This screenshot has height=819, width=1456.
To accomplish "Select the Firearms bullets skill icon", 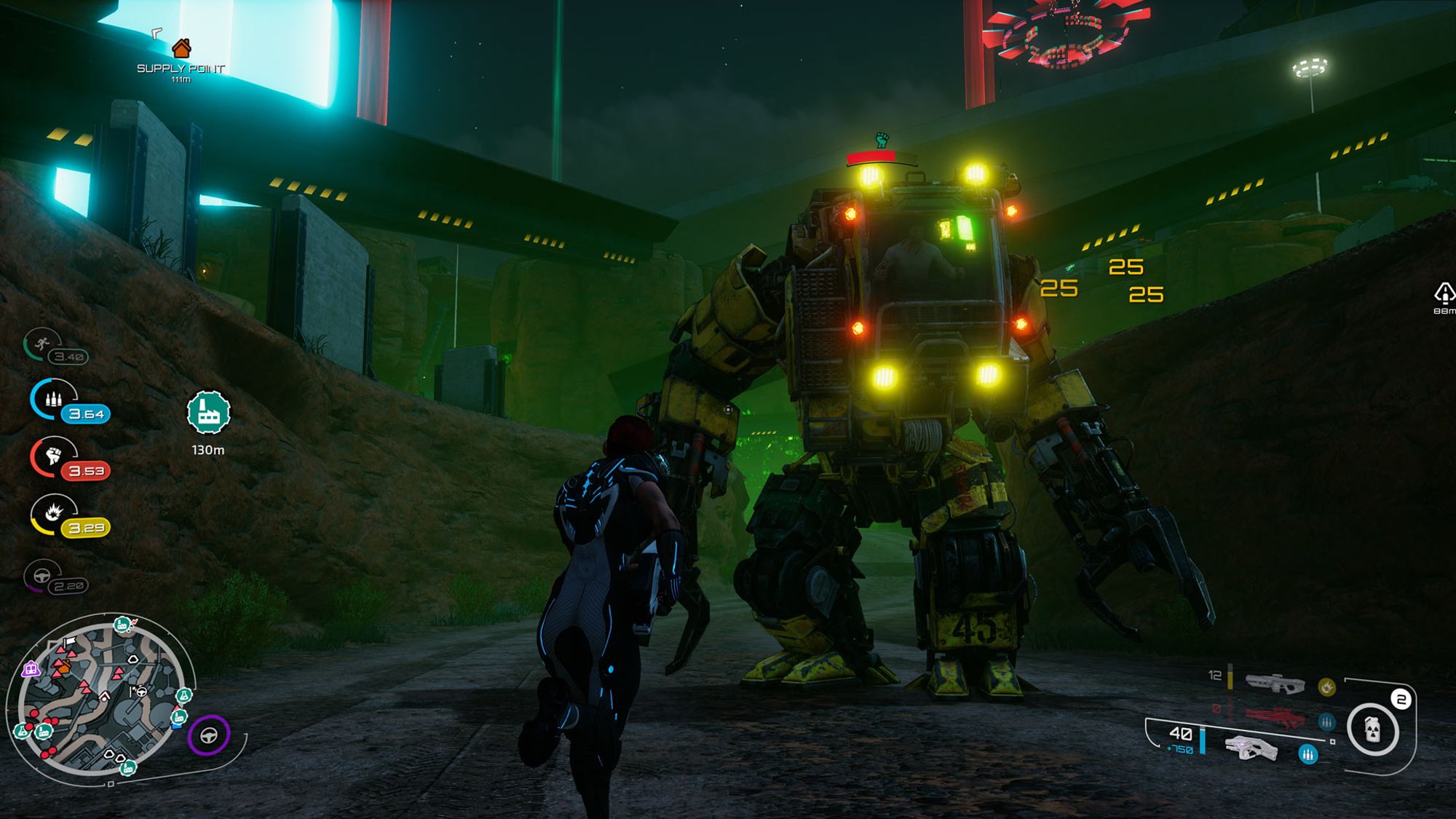I will (53, 399).
